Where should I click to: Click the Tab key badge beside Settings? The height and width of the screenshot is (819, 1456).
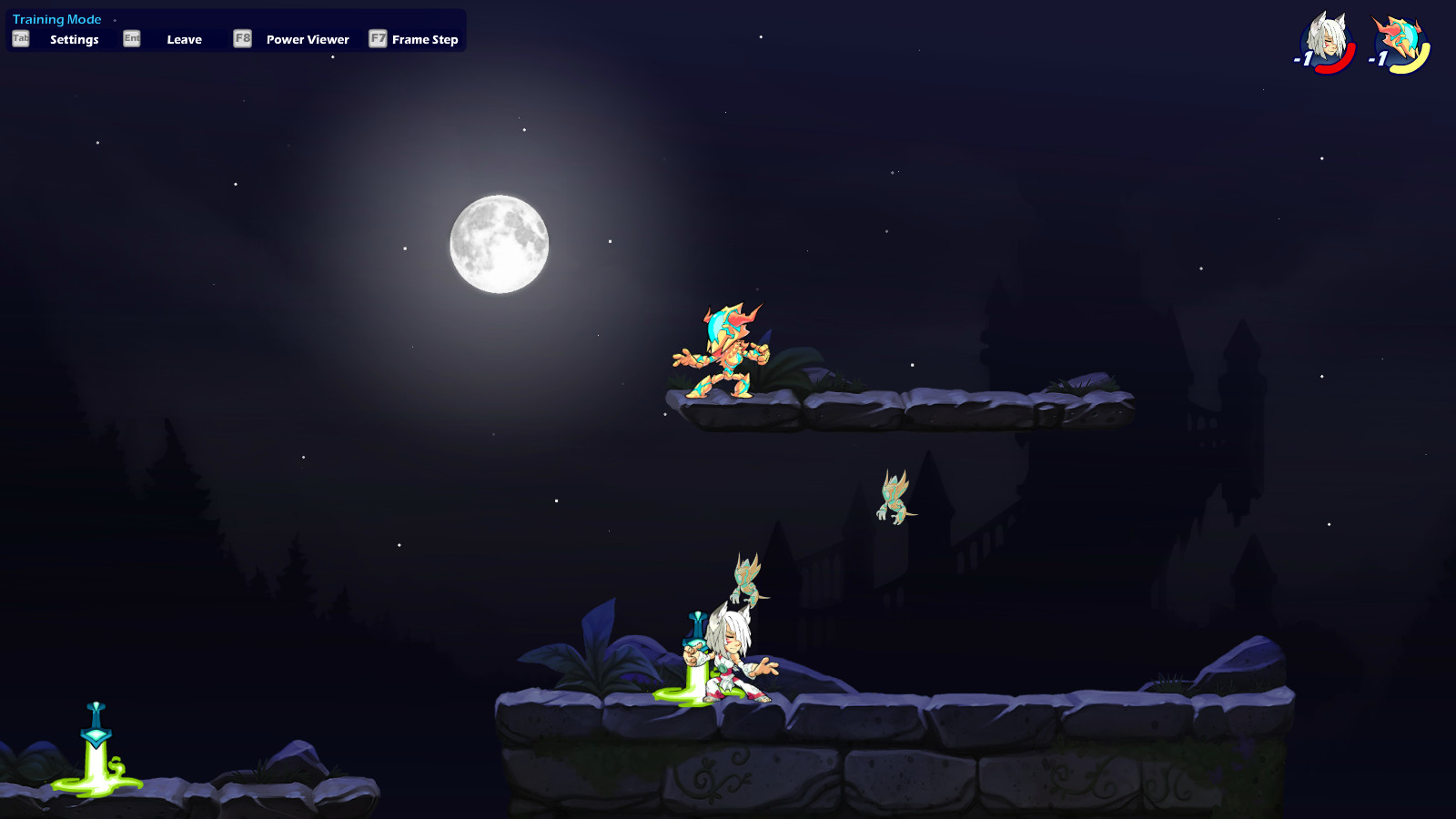(19, 39)
